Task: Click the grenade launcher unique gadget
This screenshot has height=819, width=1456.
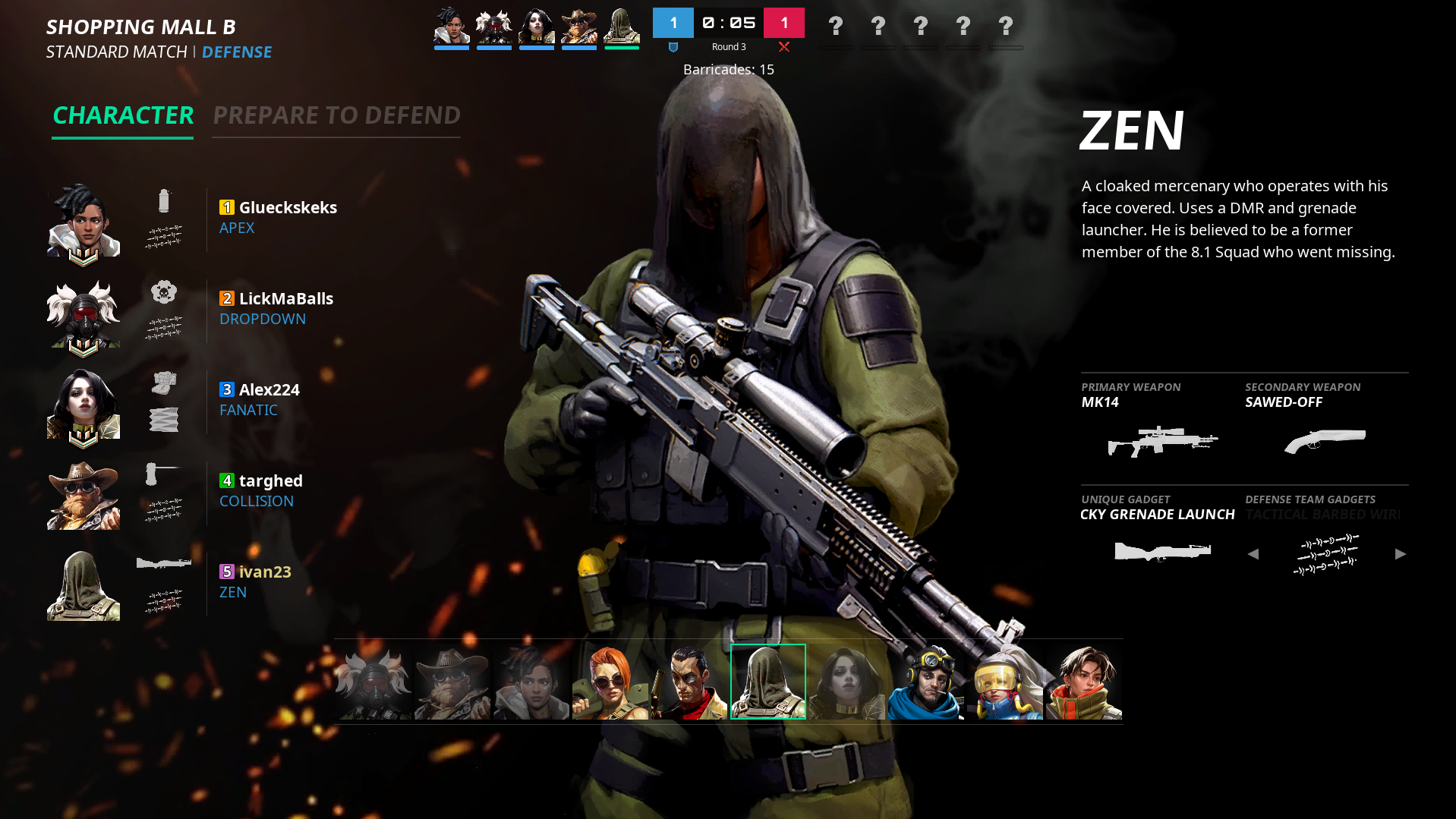Action: (x=1162, y=552)
